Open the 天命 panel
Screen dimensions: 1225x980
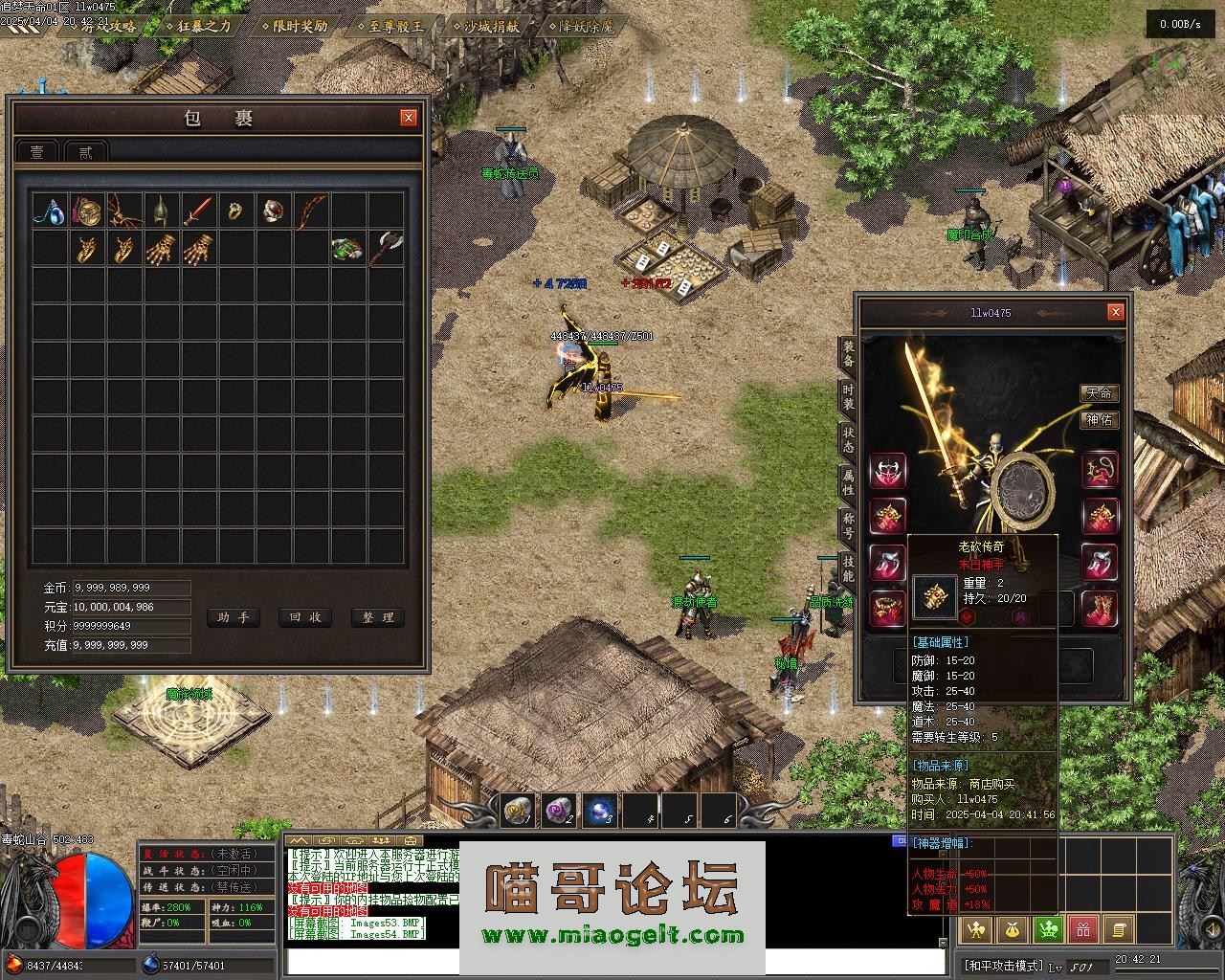1099,393
